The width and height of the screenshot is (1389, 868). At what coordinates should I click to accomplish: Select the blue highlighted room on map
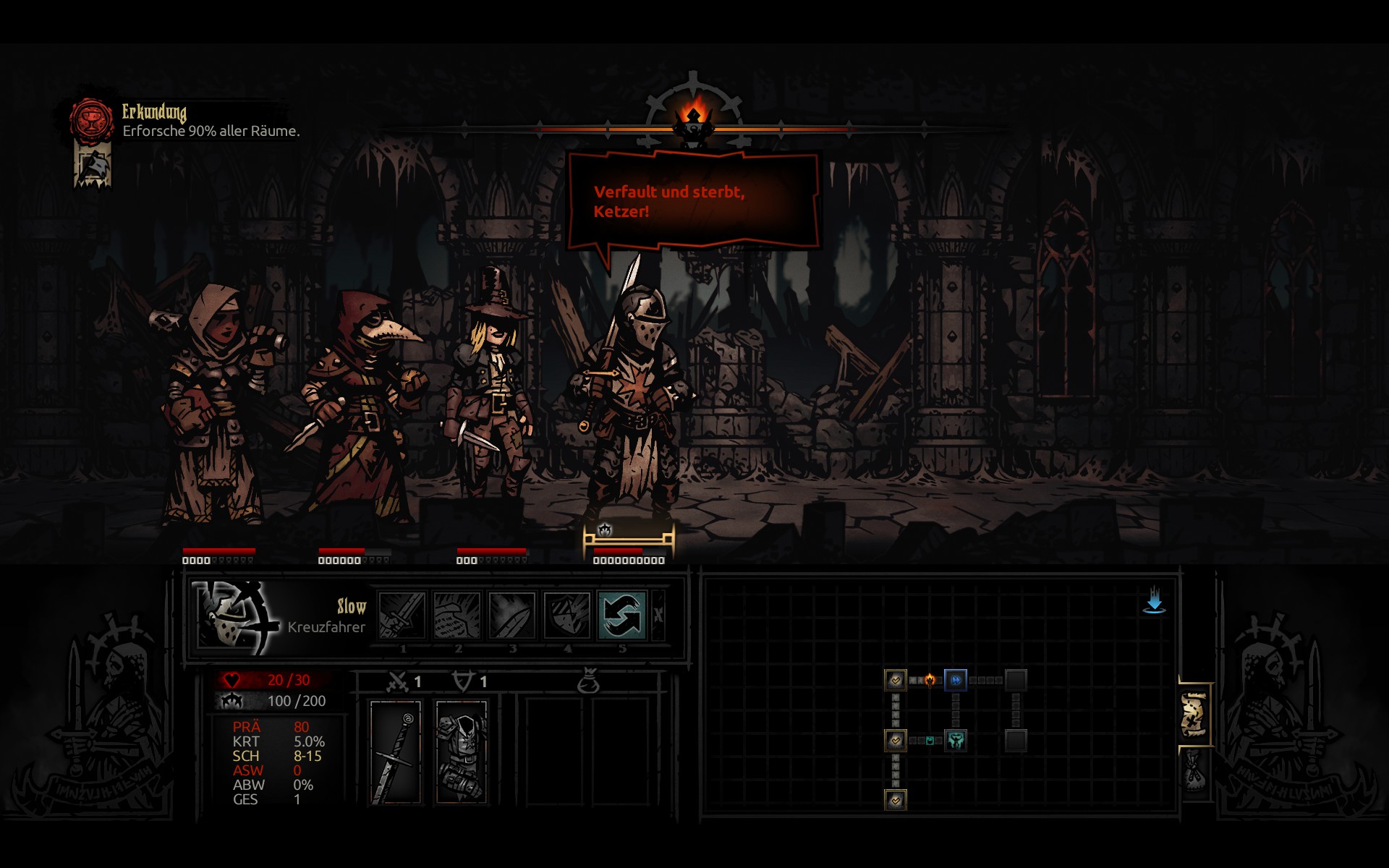pyautogui.click(x=956, y=680)
